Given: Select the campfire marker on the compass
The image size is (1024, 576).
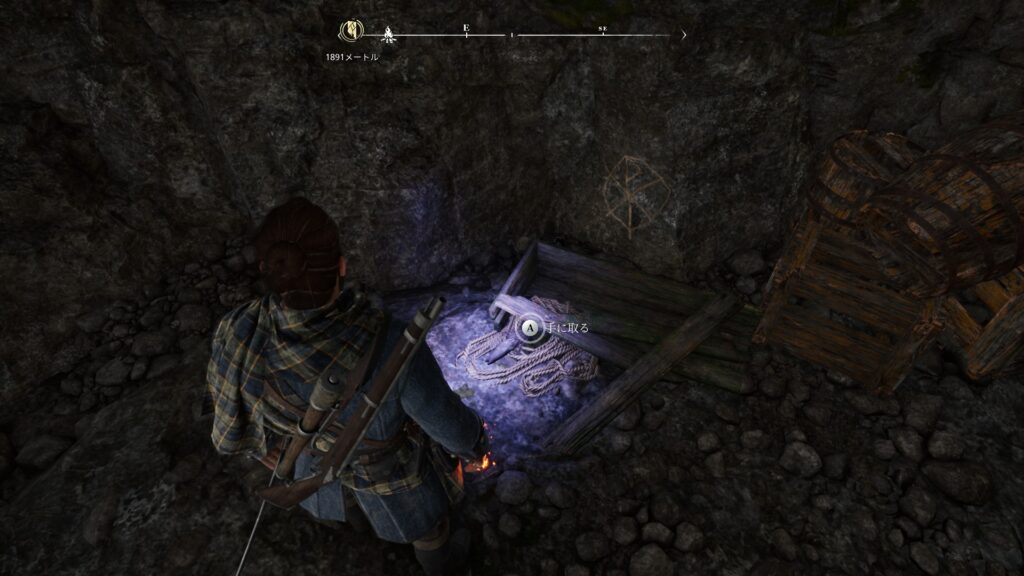Looking at the screenshot, I should [x=389, y=35].
